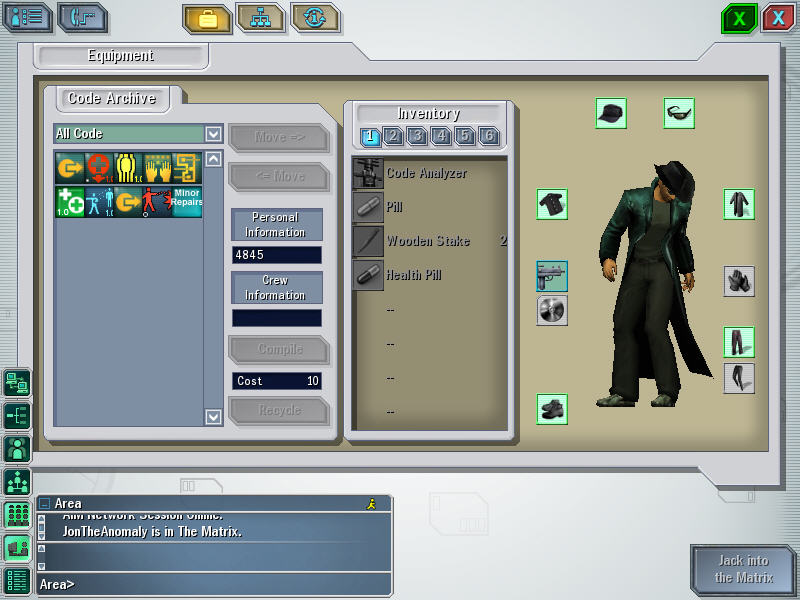Switch to inventory page 6

(489, 136)
